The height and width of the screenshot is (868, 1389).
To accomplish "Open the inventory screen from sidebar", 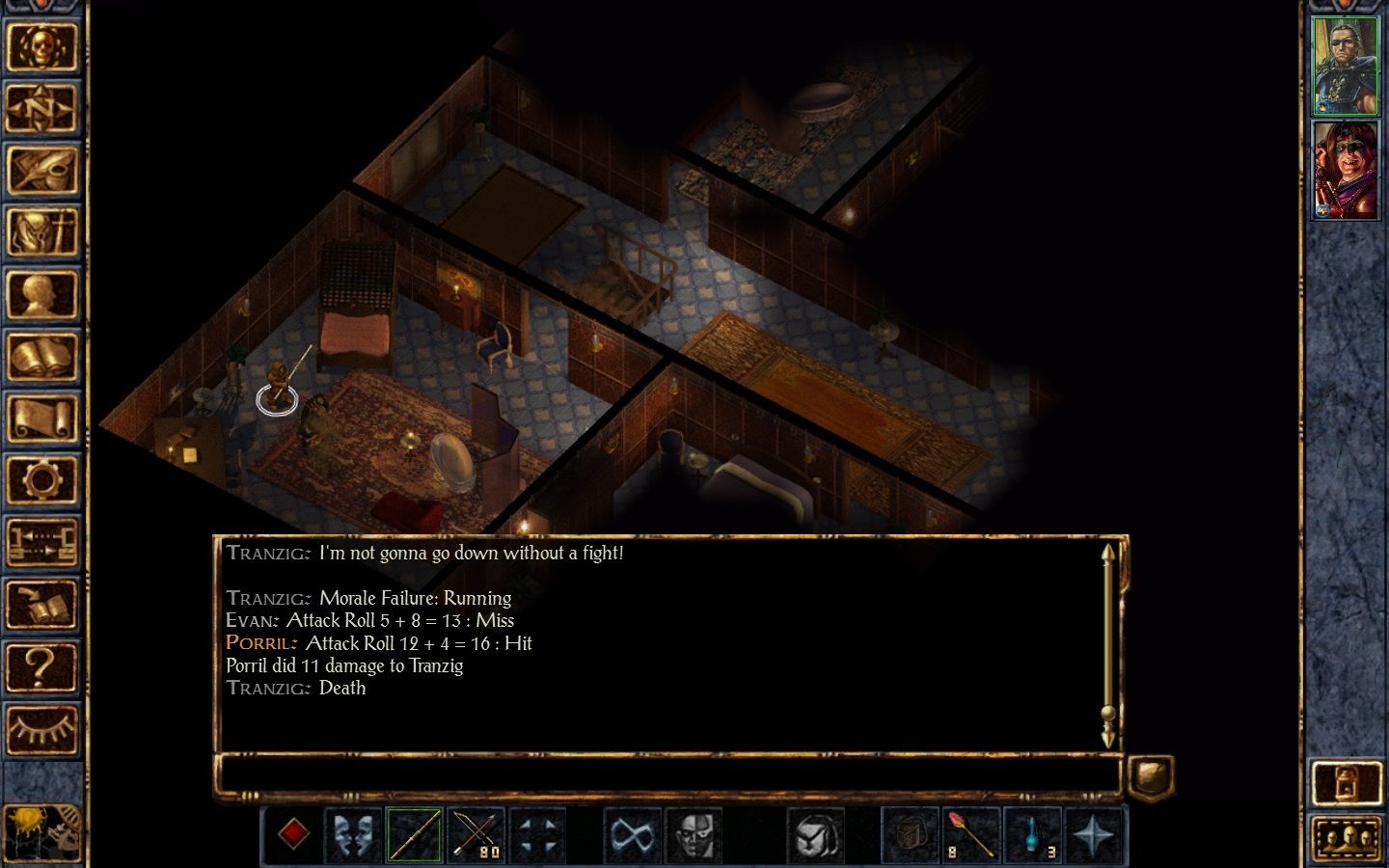I will 41,232.
